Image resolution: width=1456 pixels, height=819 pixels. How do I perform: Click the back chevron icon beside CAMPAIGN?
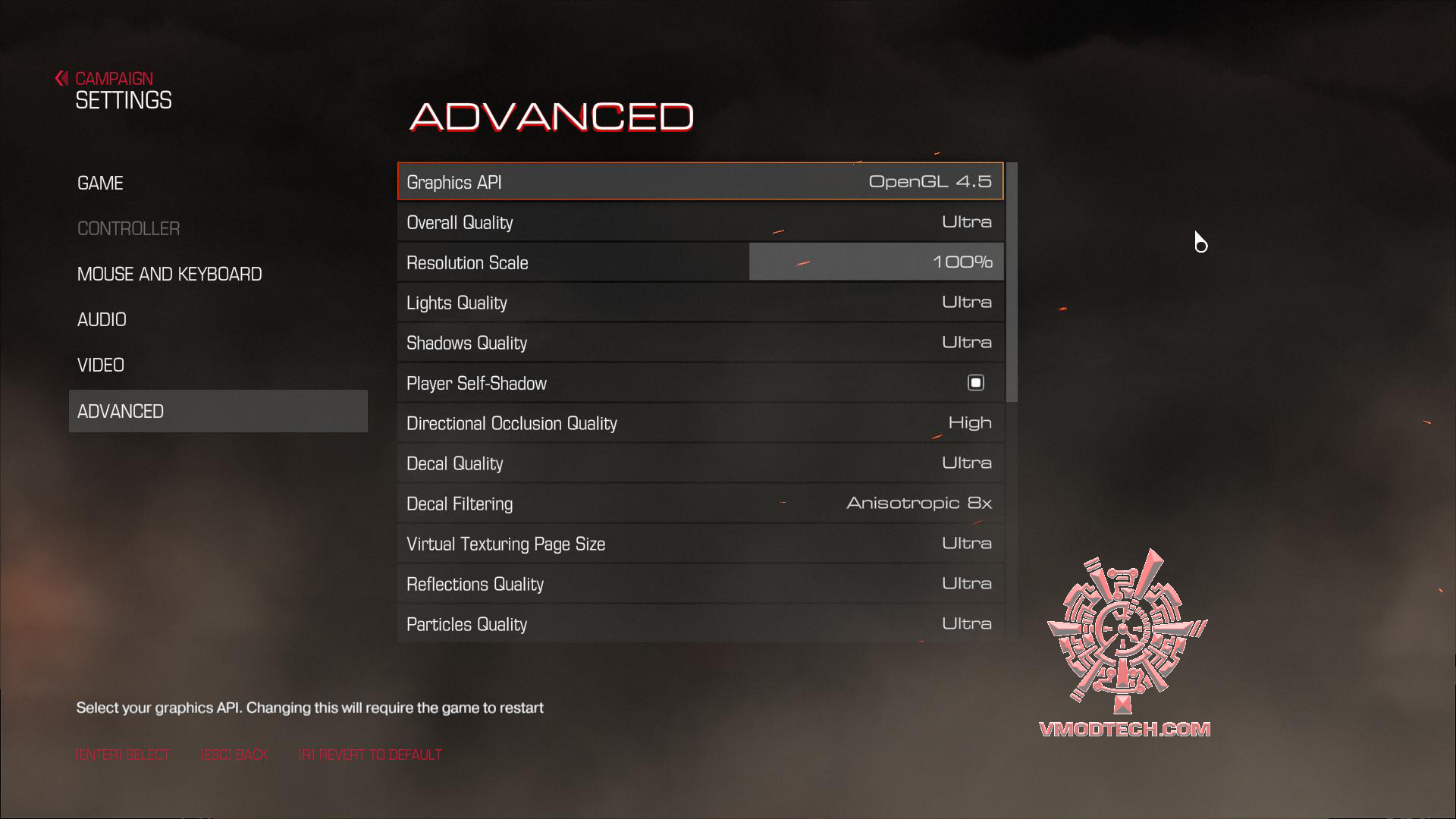(x=61, y=77)
